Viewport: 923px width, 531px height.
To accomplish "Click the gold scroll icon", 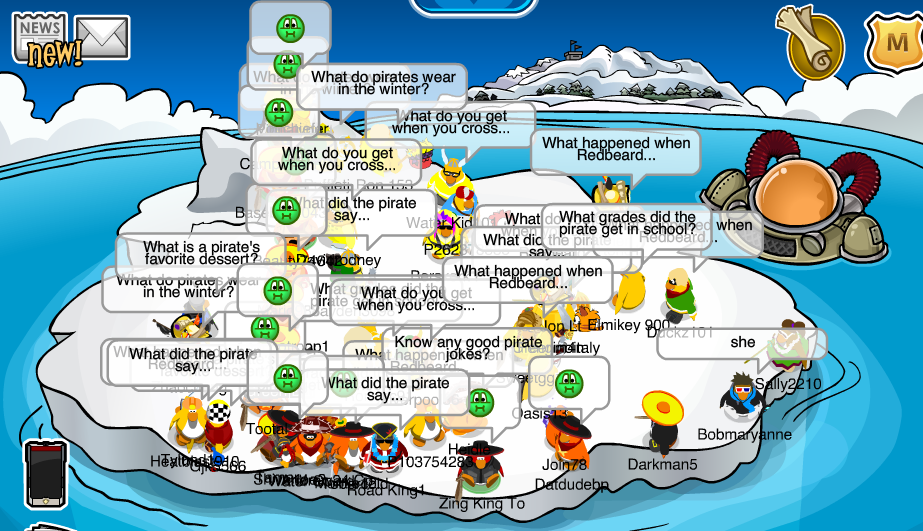I will [815, 42].
